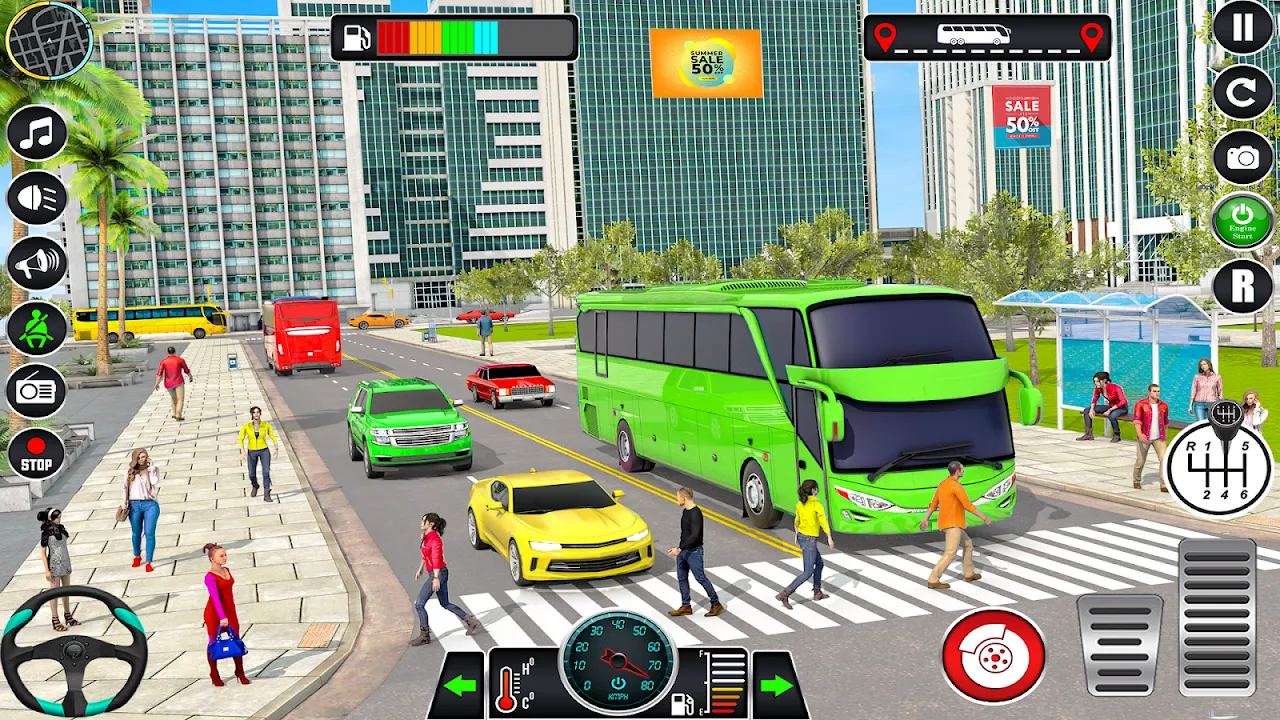Viewport: 1280px width, 720px height.
Task: Pause the game
Action: coord(1242,28)
